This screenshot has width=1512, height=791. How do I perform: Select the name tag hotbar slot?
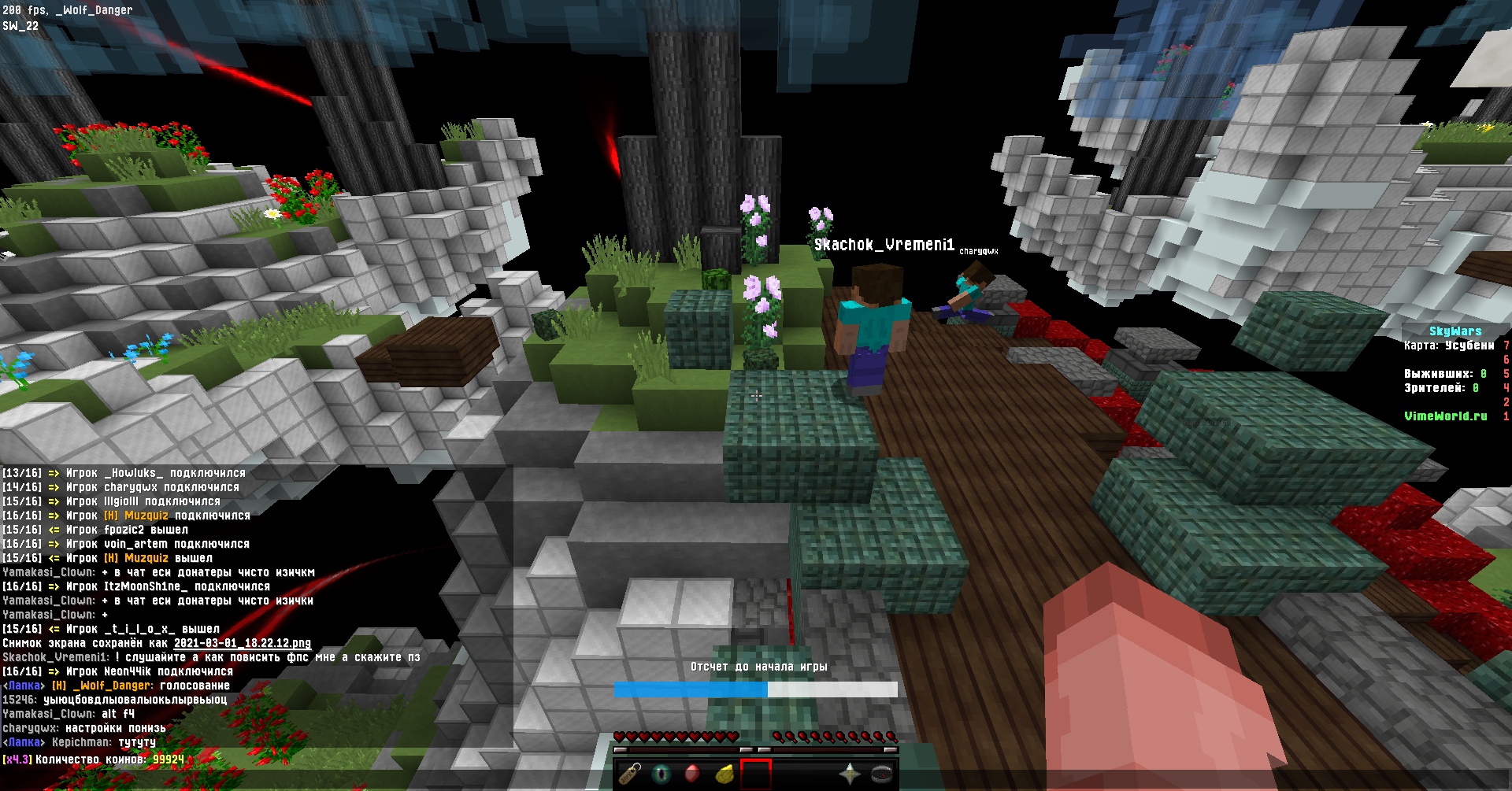tap(630, 774)
